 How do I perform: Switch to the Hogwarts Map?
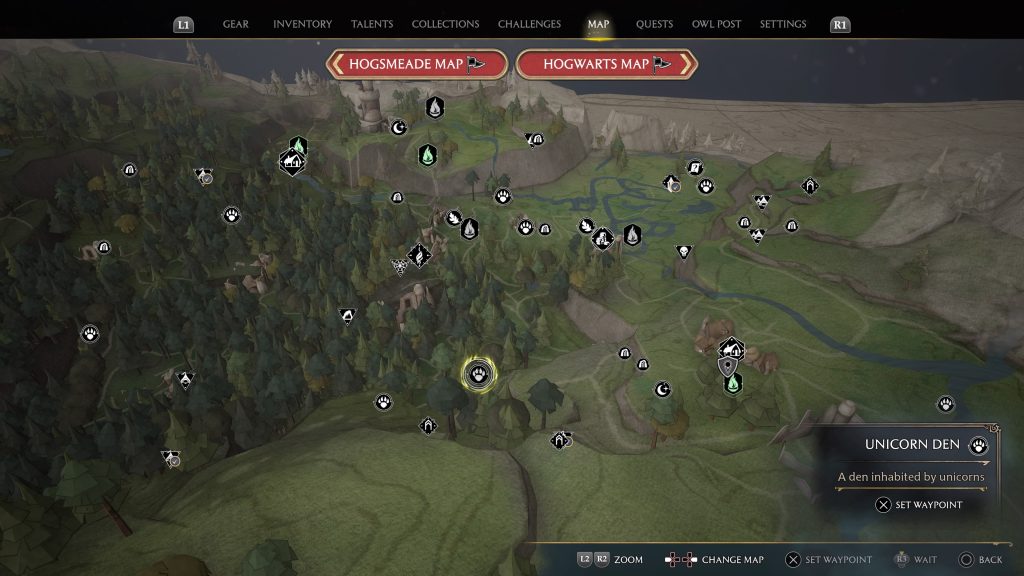[606, 64]
